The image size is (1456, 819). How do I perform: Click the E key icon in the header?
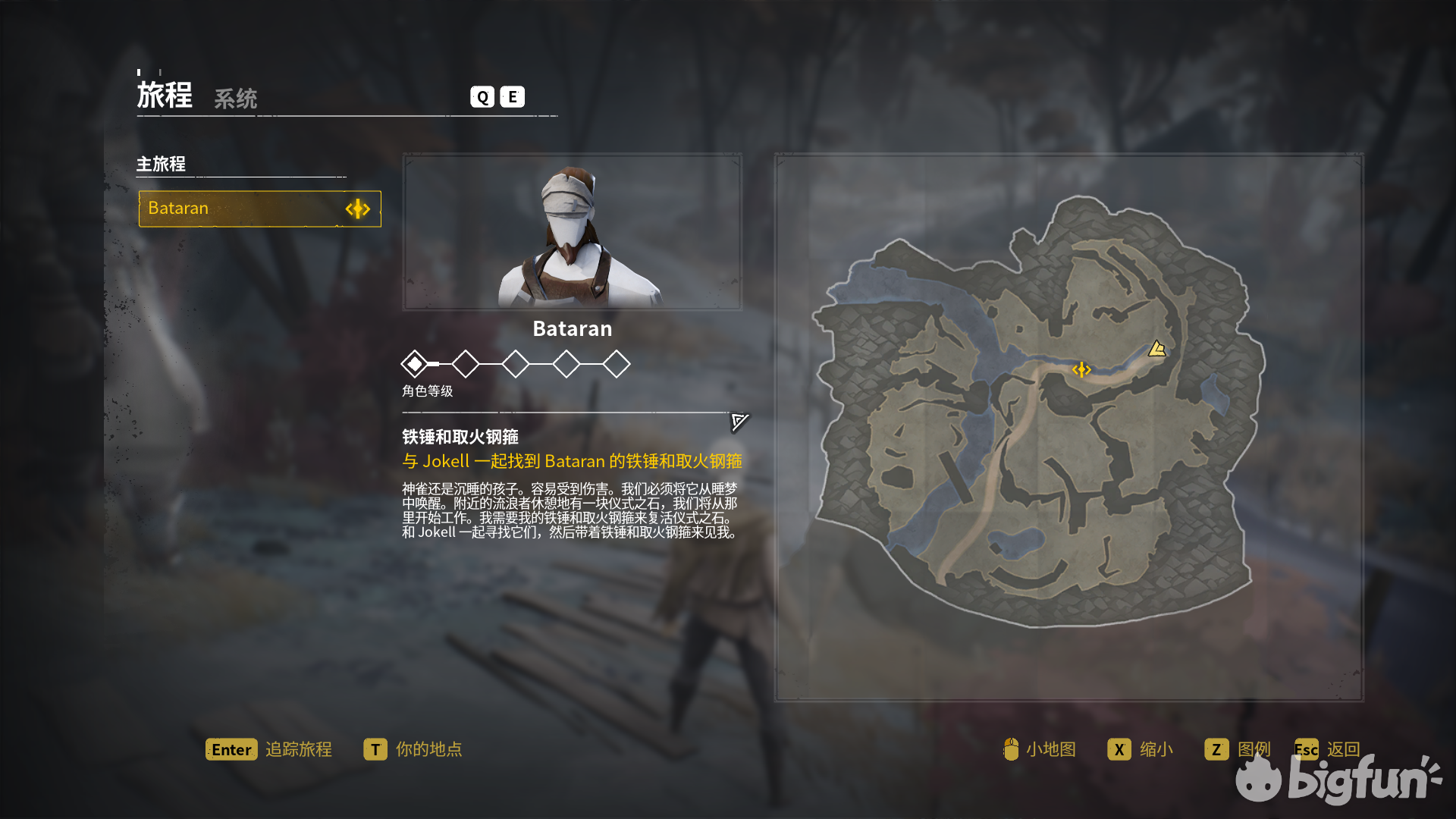tap(512, 96)
